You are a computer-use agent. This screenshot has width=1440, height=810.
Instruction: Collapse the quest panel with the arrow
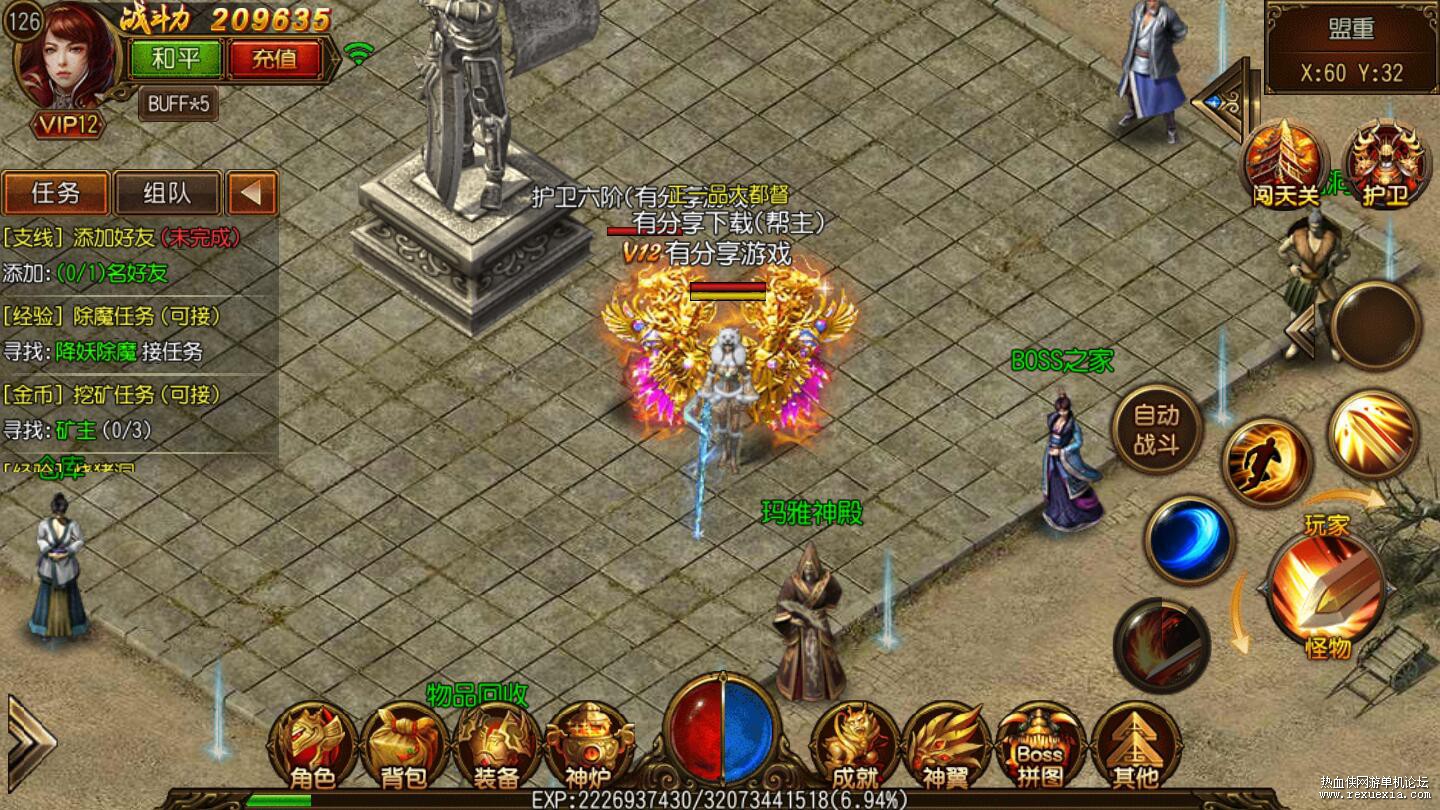[x=252, y=193]
